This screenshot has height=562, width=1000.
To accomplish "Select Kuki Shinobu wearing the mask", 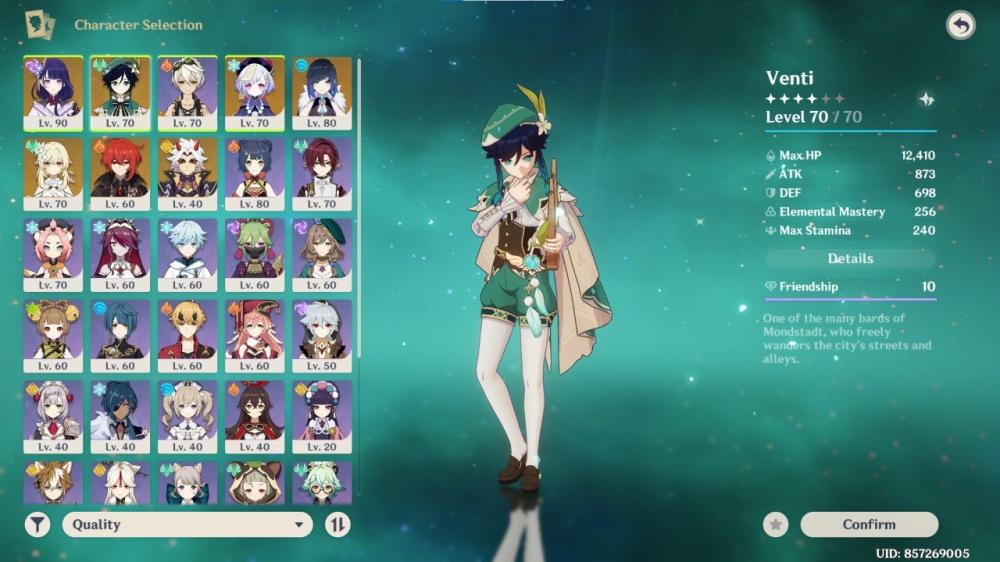I will (x=255, y=254).
